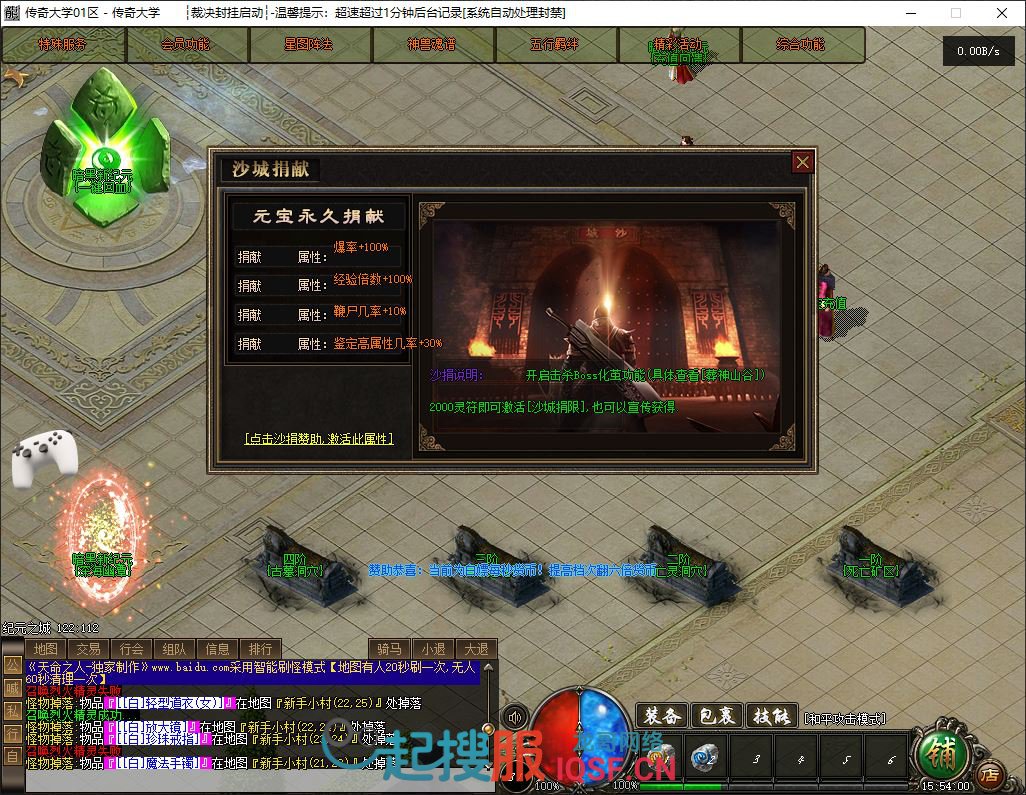The width and height of the screenshot is (1026, 795).
Task: Open the 综合功能 menu
Action: [801, 45]
